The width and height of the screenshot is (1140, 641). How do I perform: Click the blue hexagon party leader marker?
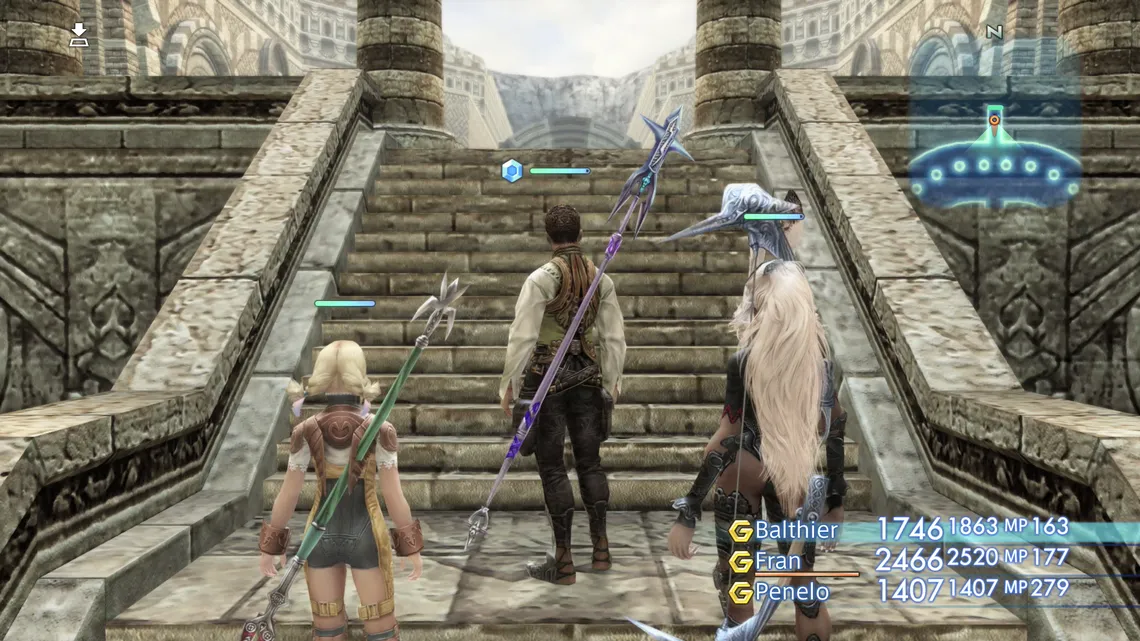(x=512, y=171)
